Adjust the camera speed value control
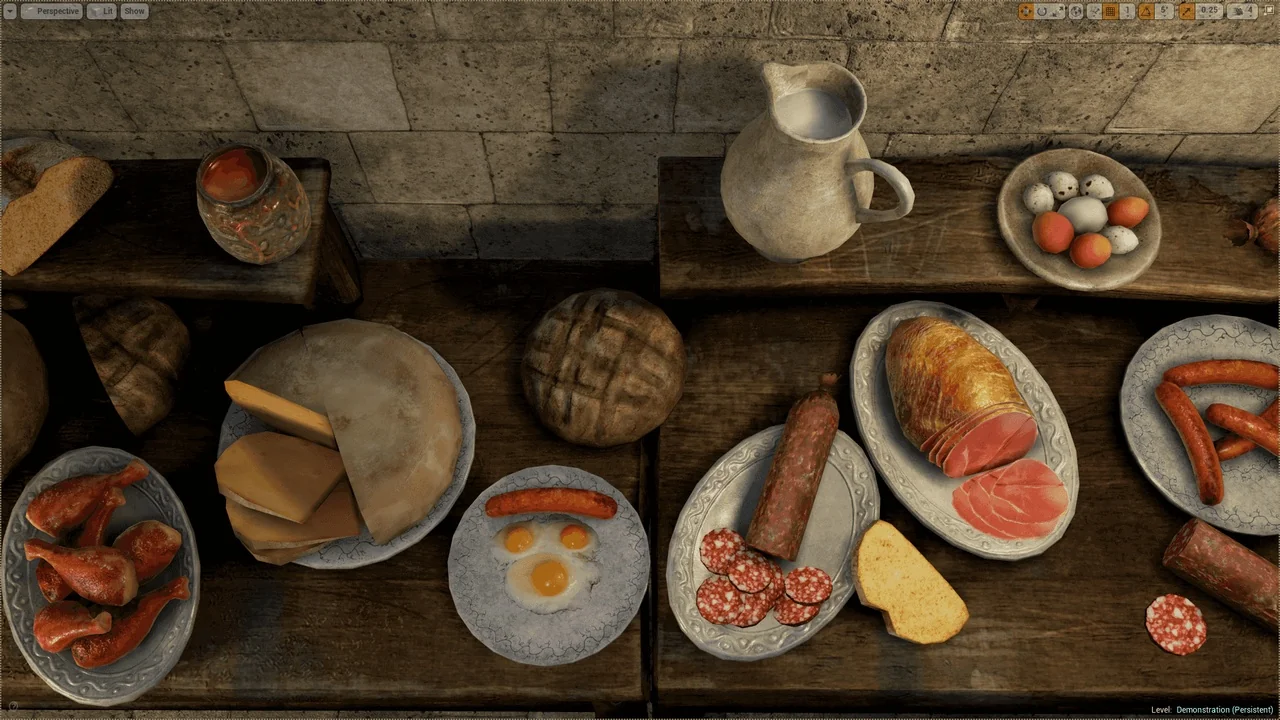This screenshot has width=1280, height=720. click(1247, 11)
